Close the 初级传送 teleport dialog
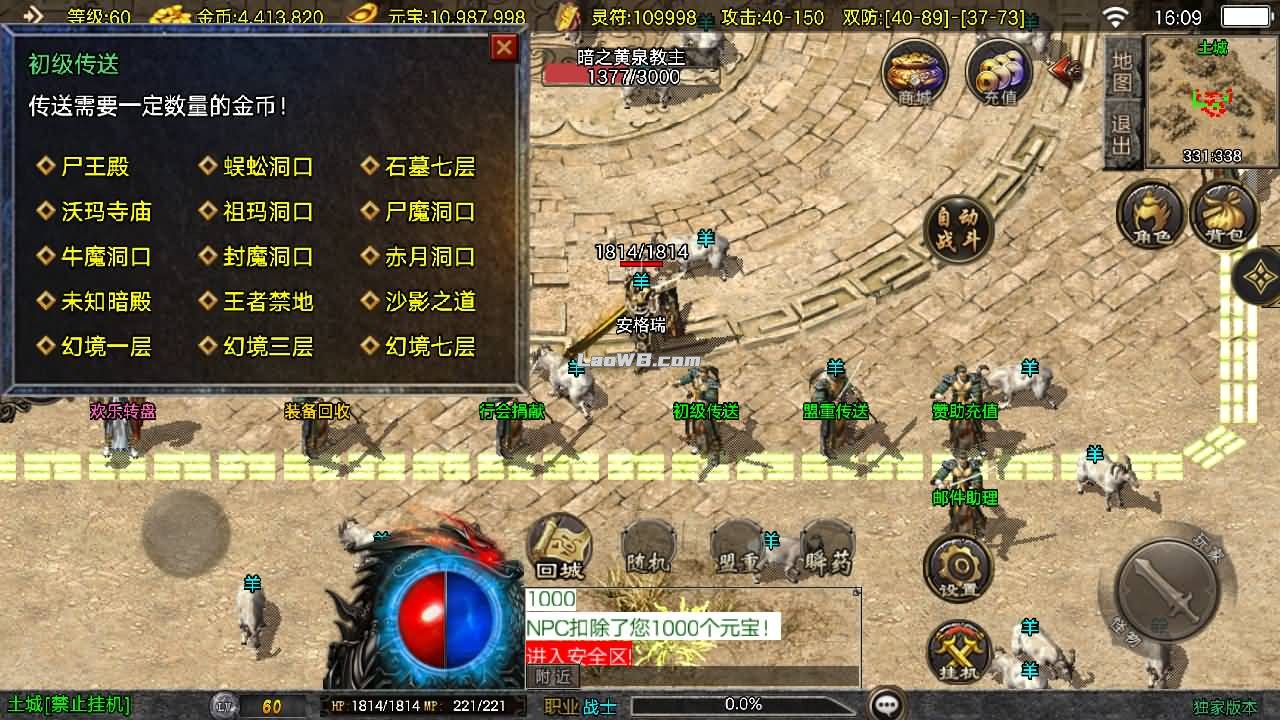Image resolution: width=1280 pixels, height=720 pixels. [x=503, y=49]
